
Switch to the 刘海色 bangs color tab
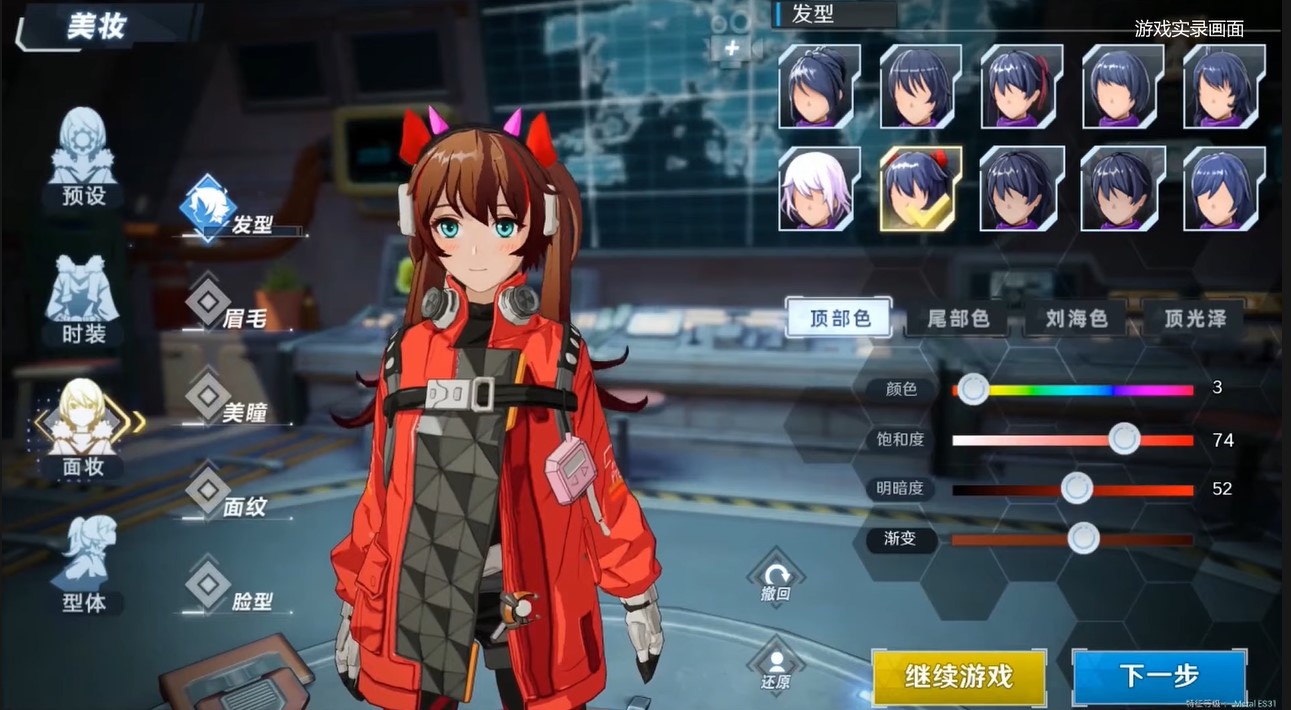[1076, 319]
